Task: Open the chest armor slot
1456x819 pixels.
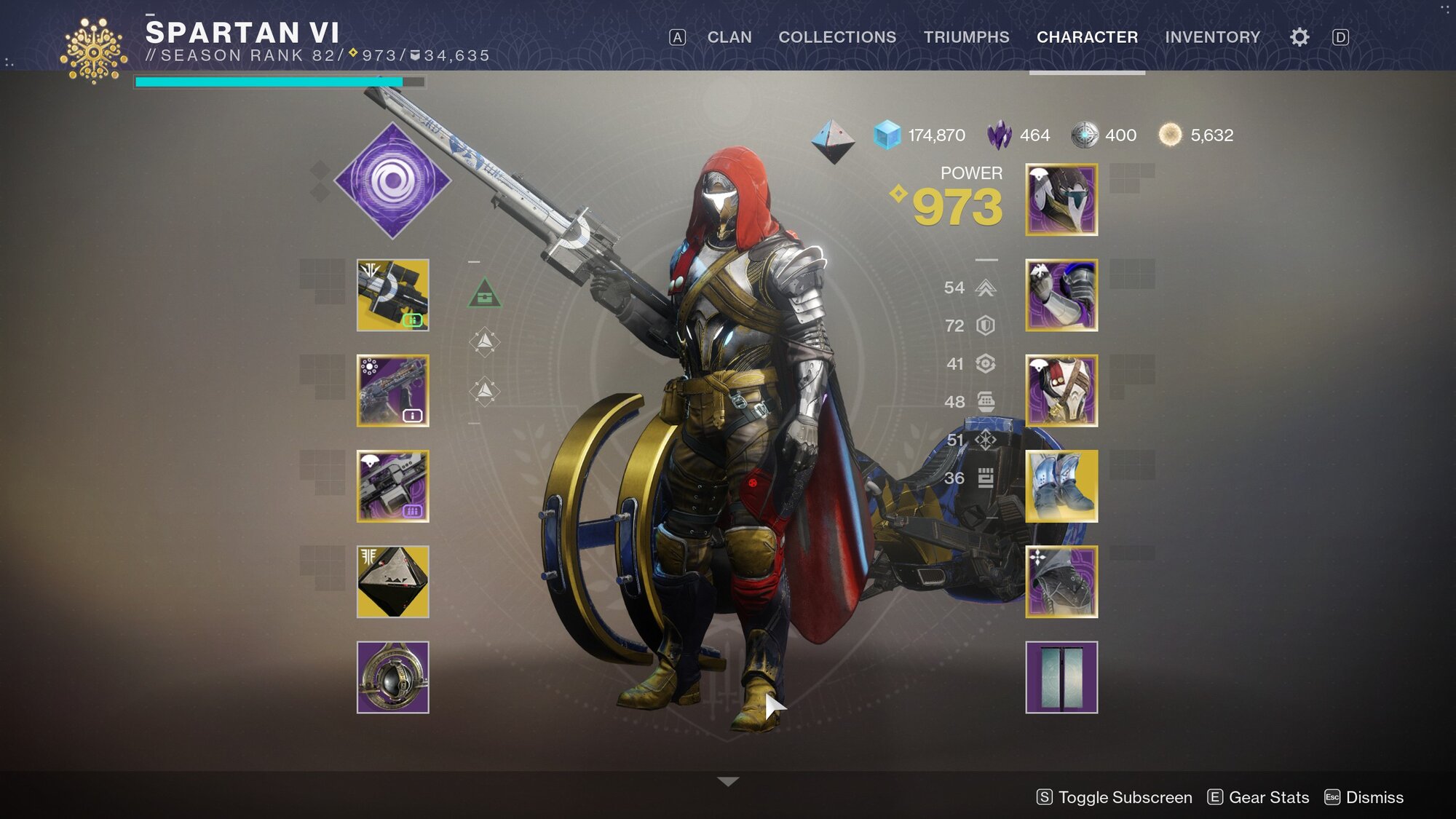Action: point(1061,390)
